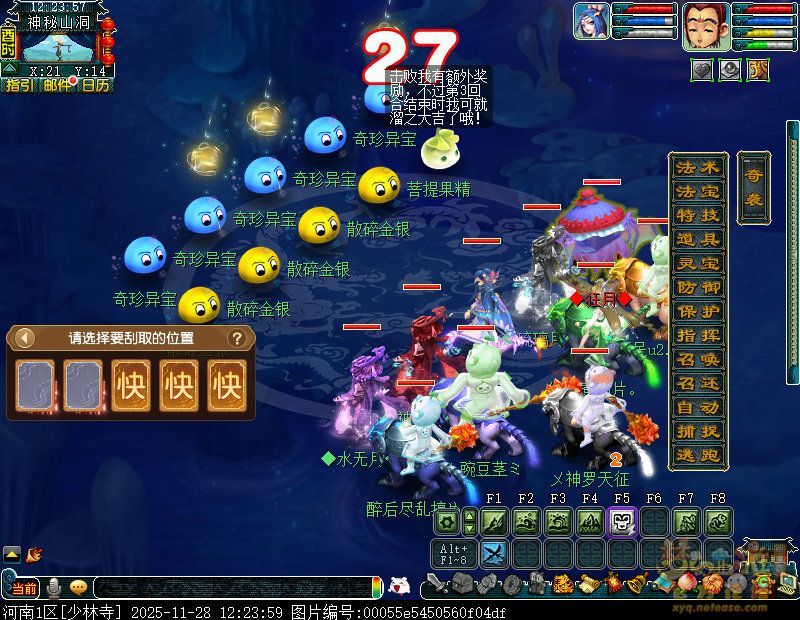
Task: Open the 邮件 mail button
Action: [57, 85]
